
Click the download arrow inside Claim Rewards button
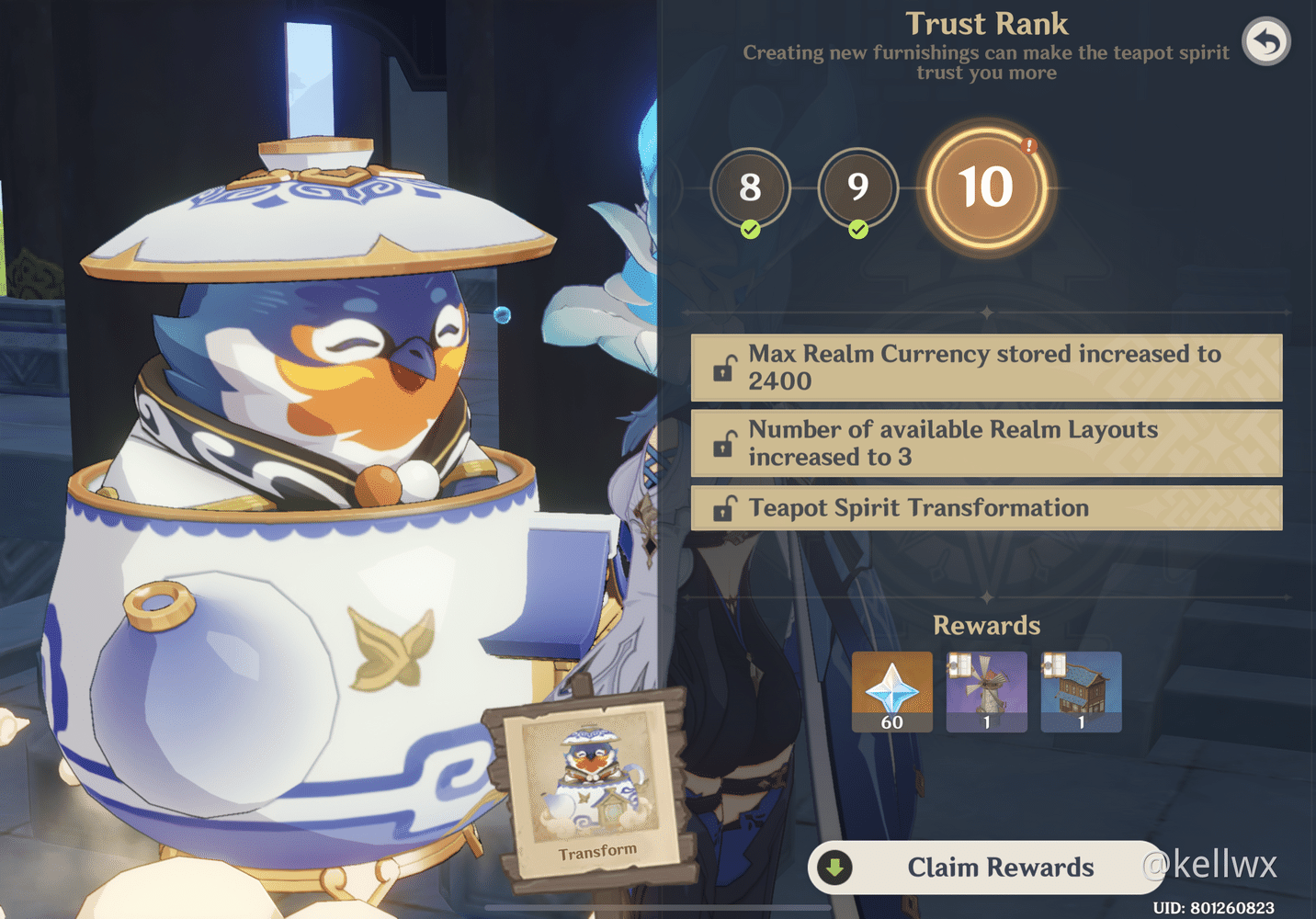[835, 867]
